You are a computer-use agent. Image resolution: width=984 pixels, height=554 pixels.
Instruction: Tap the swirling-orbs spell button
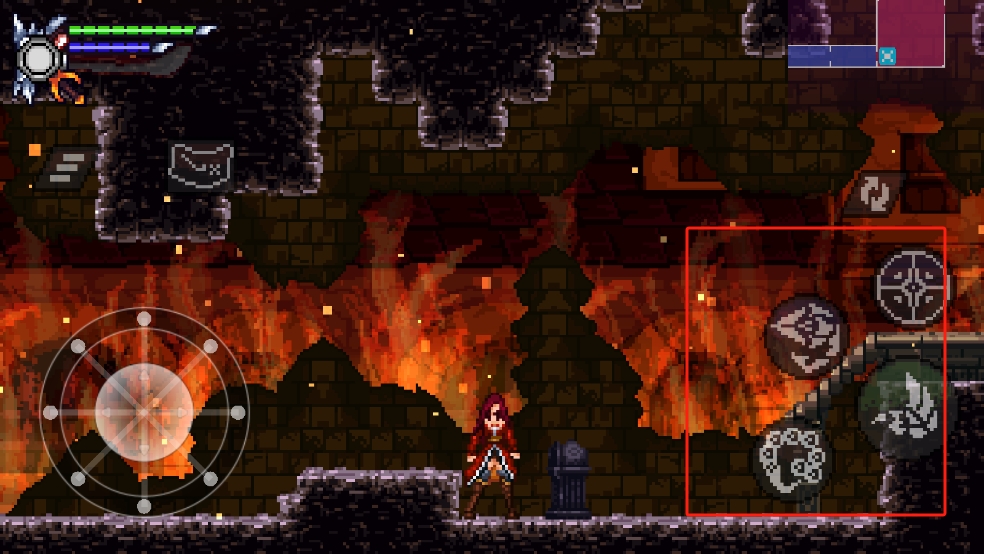pyautogui.click(x=793, y=461)
